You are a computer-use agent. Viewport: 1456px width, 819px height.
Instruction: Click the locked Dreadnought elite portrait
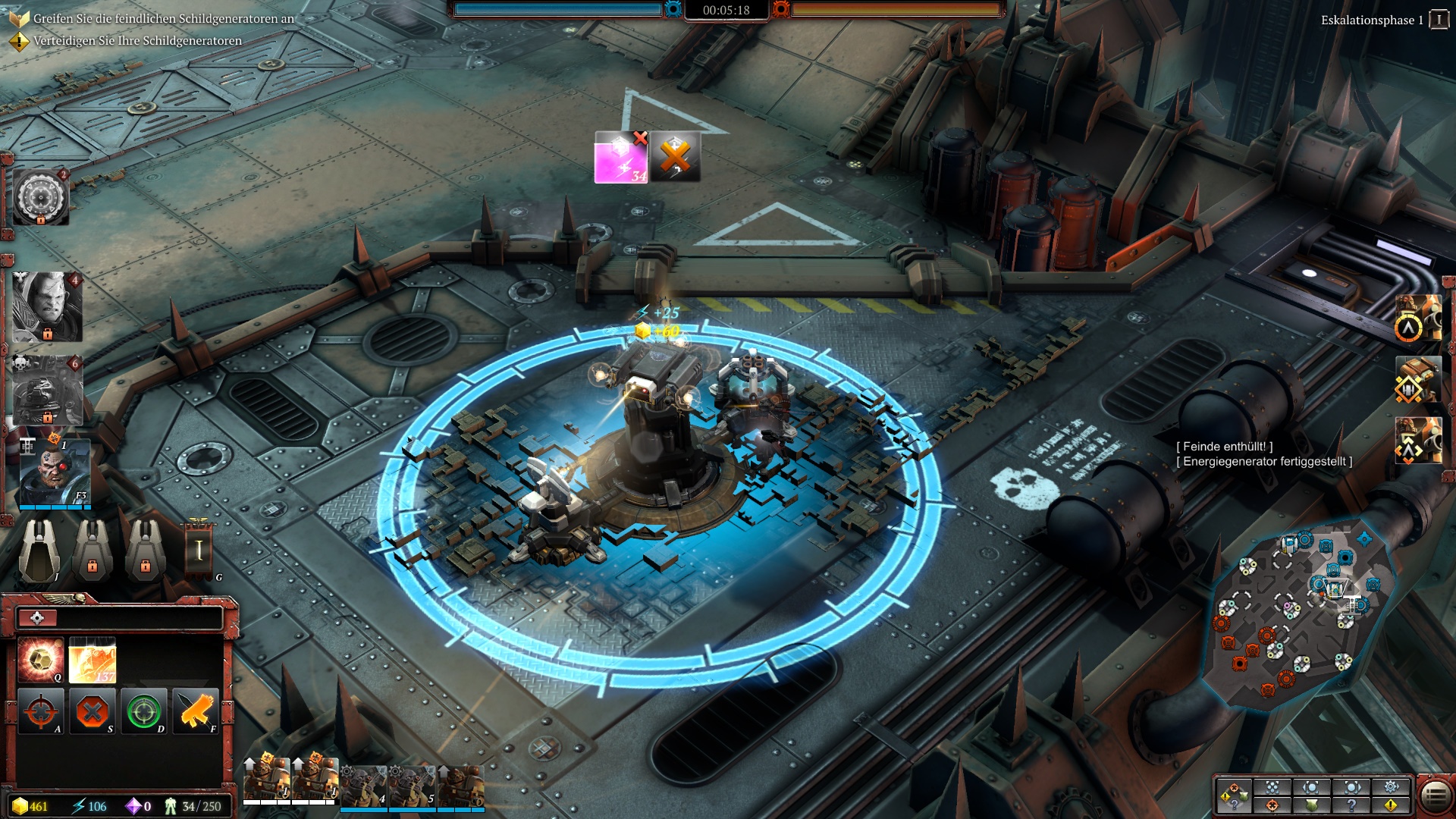[x=47, y=391]
